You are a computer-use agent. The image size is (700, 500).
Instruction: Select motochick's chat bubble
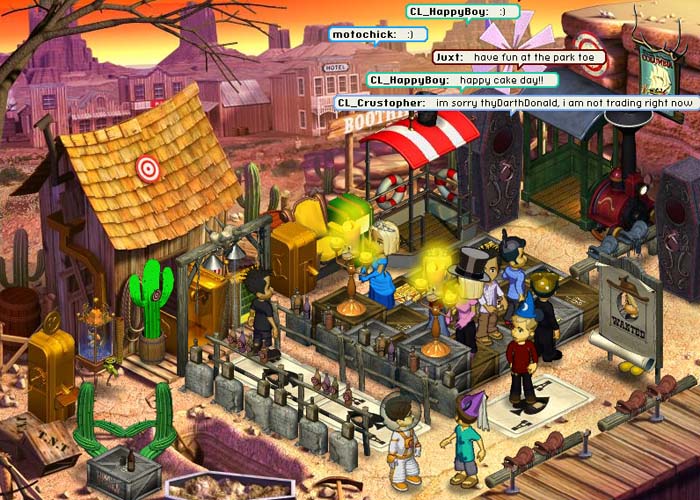click(371, 34)
